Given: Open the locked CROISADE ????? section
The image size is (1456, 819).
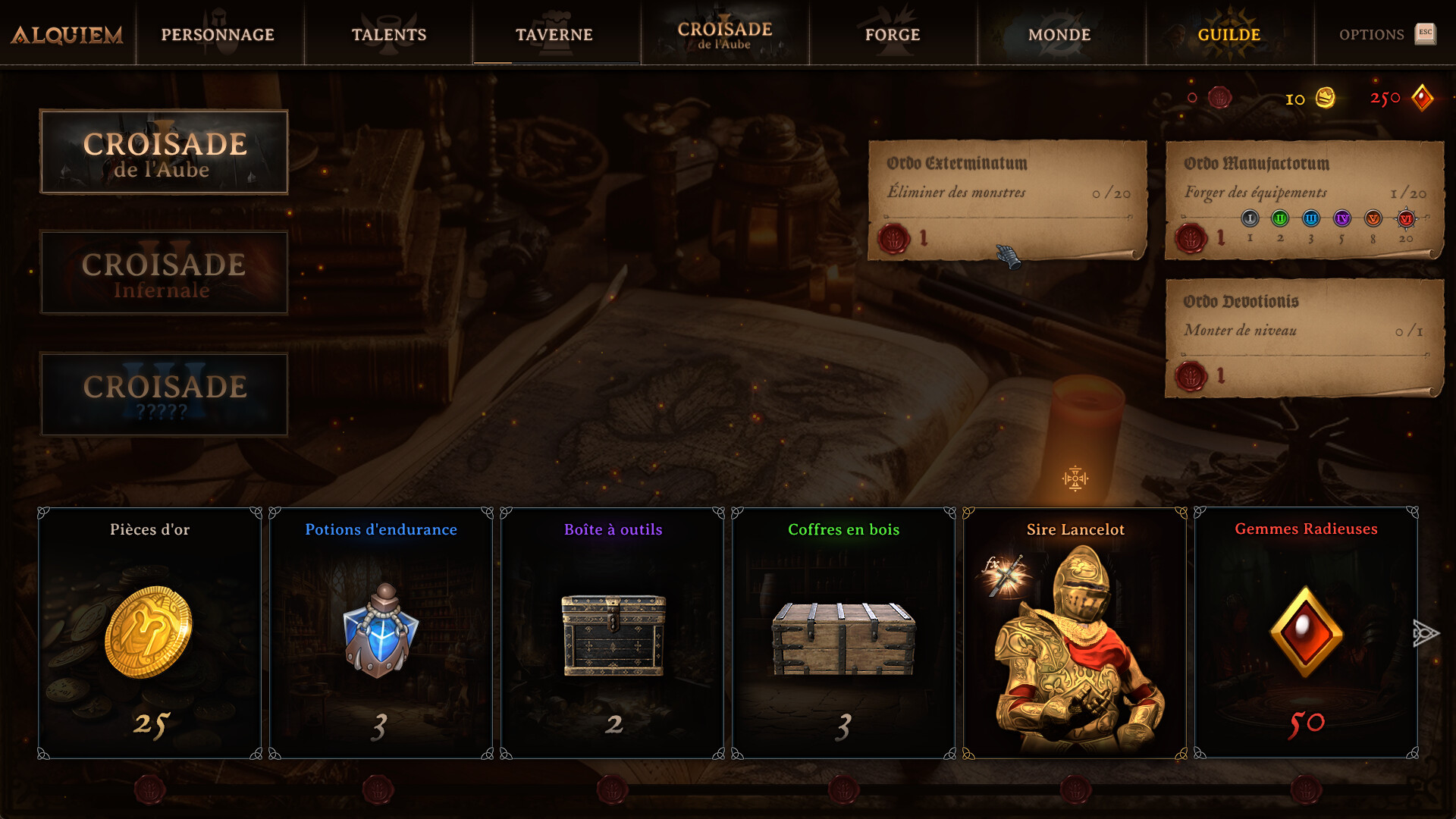Looking at the screenshot, I should (x=164, y=394).
